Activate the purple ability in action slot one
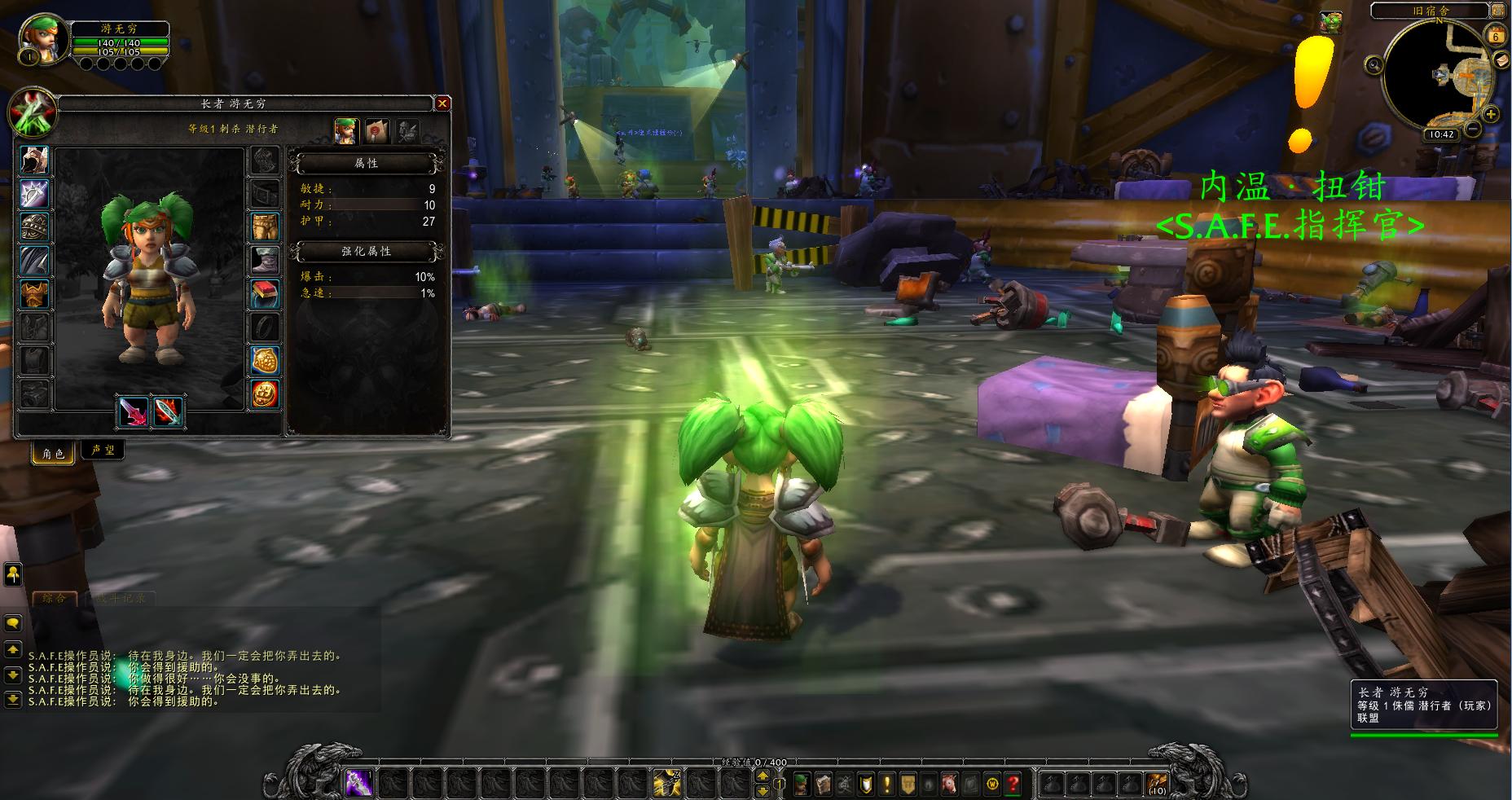Image resolution: width=1512 pixels, height=800 pixels. pos(359,784)
